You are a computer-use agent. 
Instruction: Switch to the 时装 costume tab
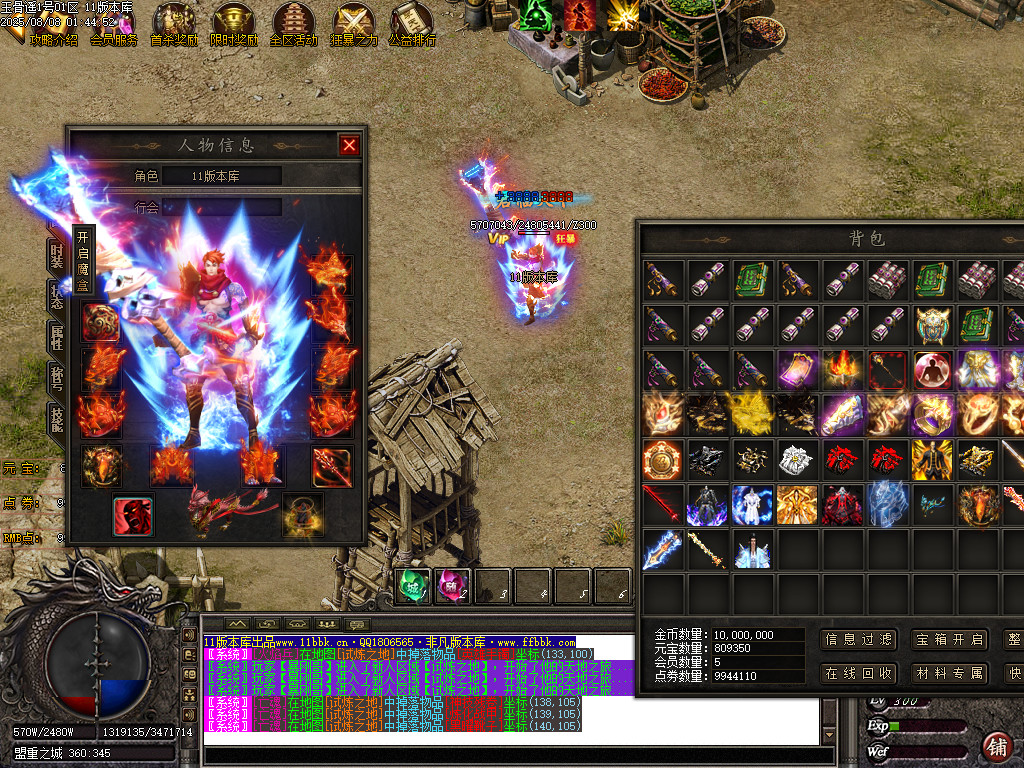pos(57,255)
